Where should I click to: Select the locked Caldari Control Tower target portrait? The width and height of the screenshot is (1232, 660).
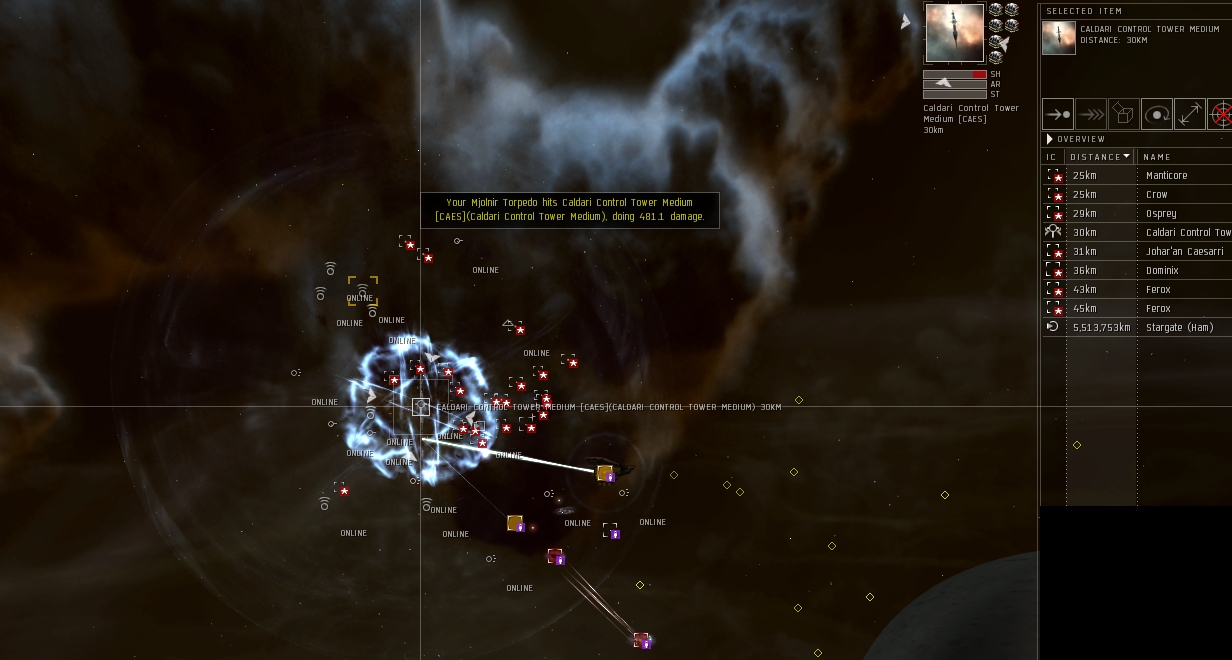953,33
